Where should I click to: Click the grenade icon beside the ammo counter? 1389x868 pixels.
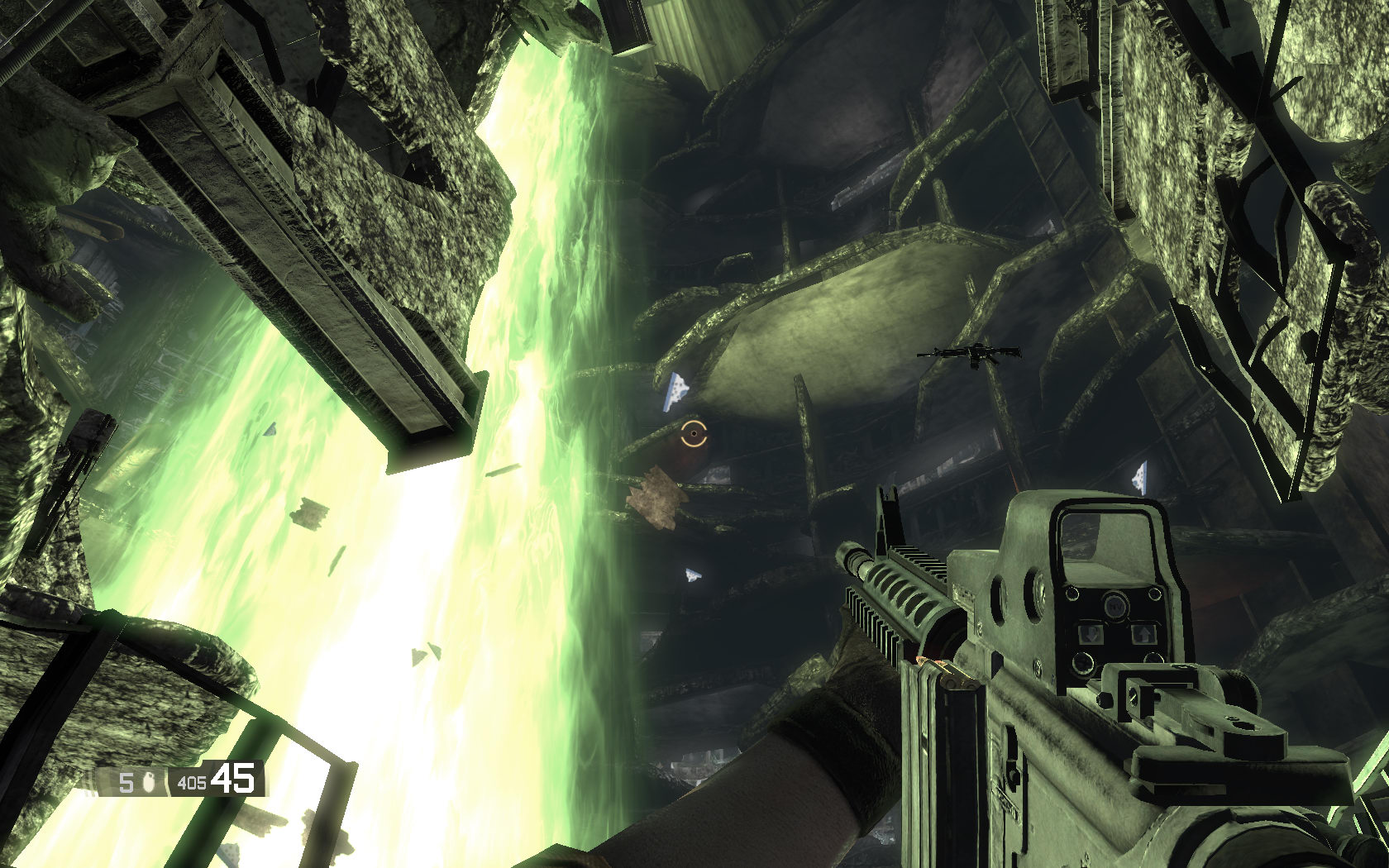pyautogui.click(x=150, y=781)
